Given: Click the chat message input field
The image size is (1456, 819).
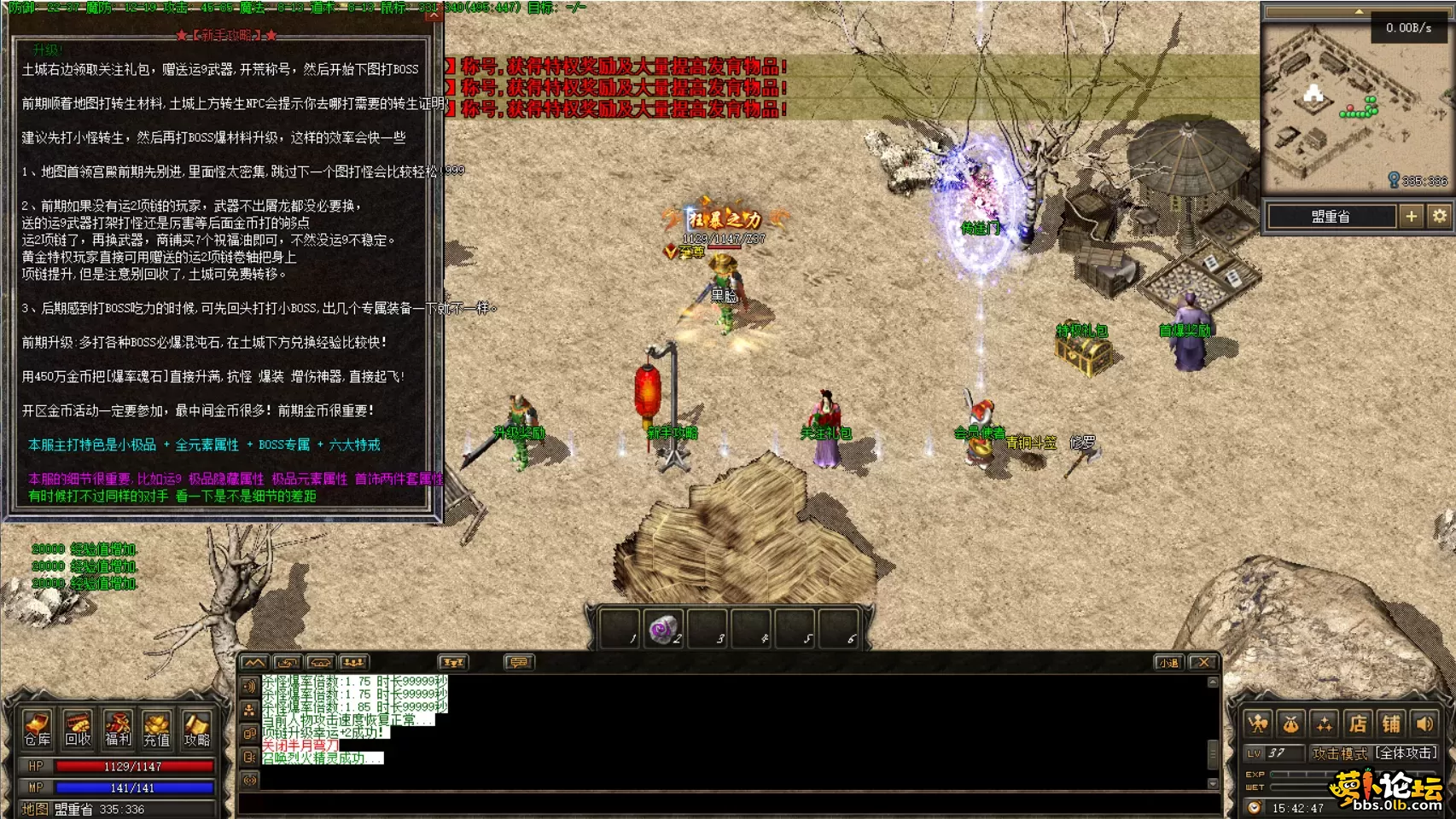Looking at the screenshot, I should tap(725, 804).
